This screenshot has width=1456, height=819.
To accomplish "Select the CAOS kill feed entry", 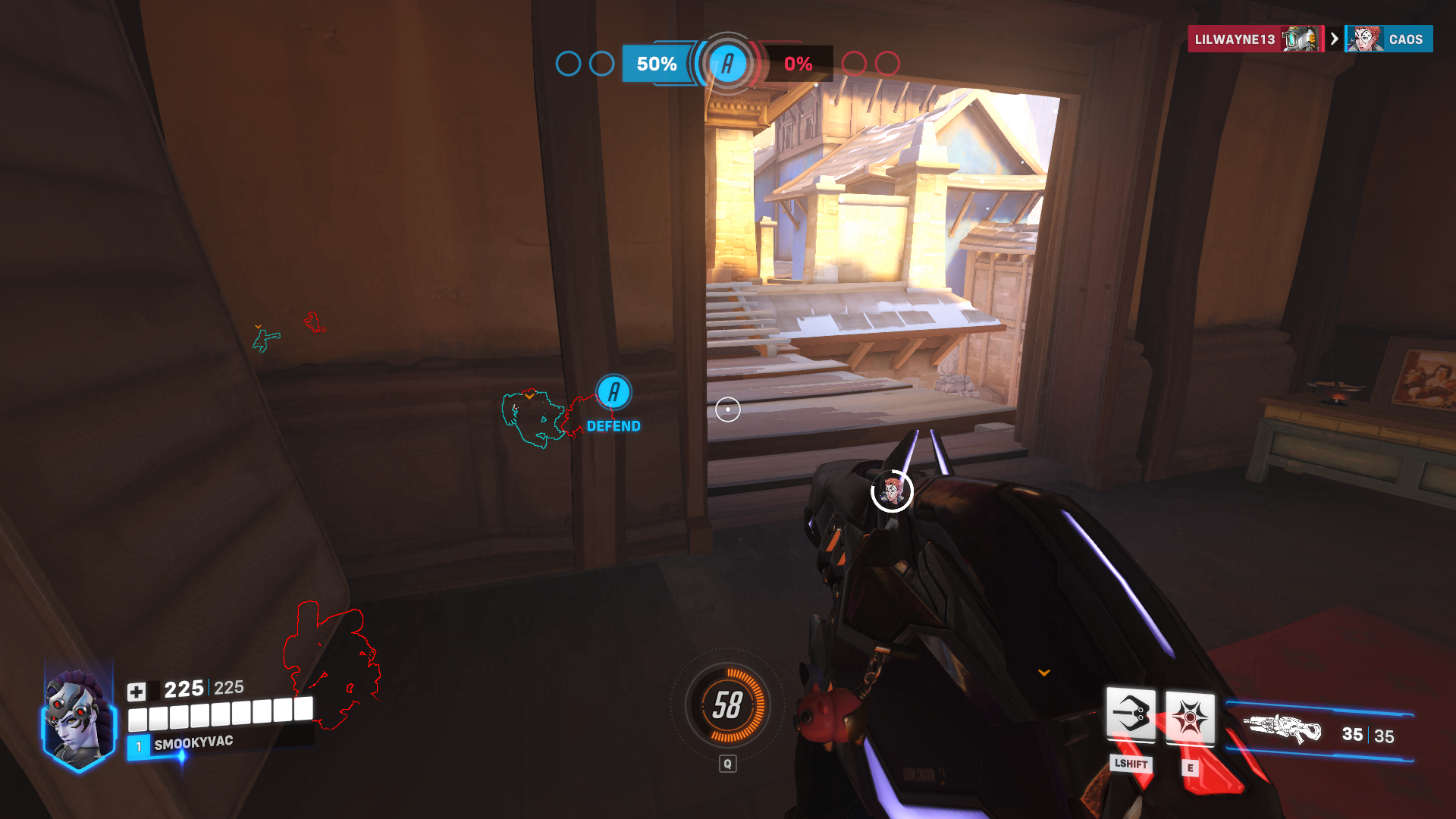I will click(x=1389, y=39).
